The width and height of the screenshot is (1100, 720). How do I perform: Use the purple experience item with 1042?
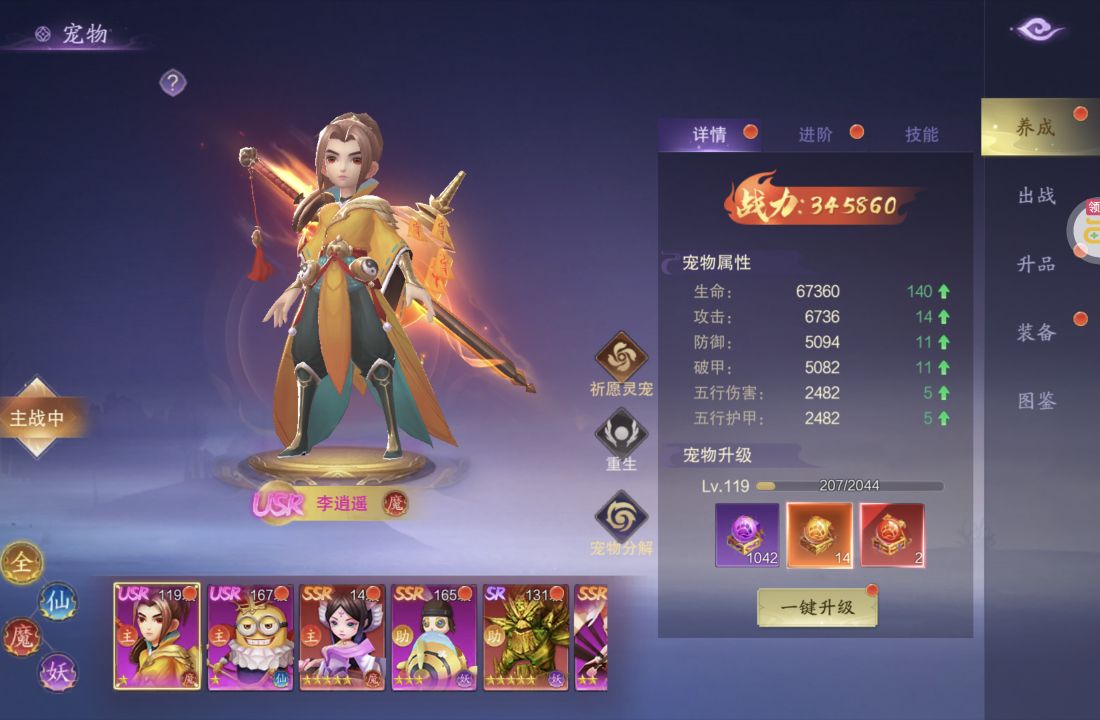pyautogui.click(x=747, y=535)
